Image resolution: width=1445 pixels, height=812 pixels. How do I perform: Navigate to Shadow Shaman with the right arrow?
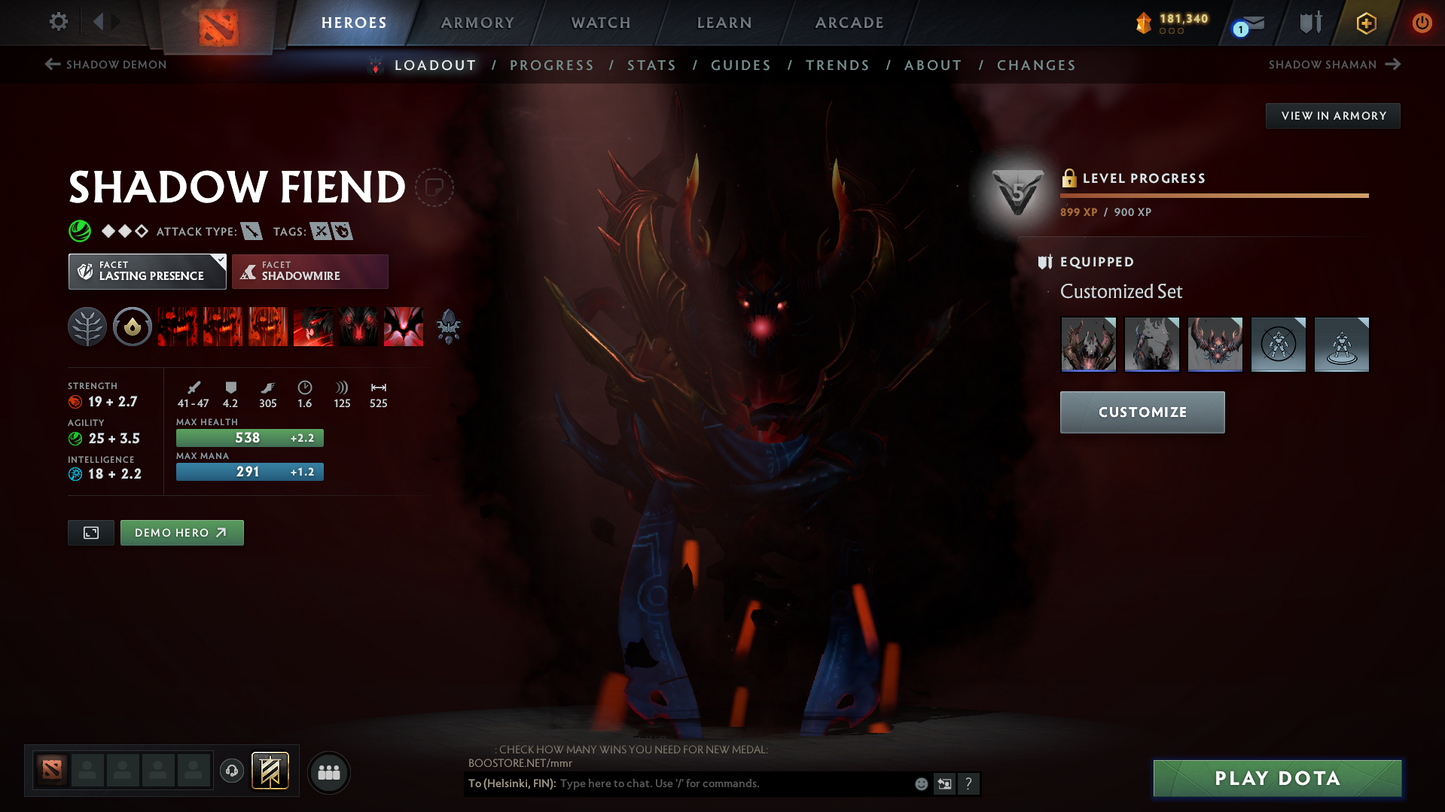tap(1394, 64)
